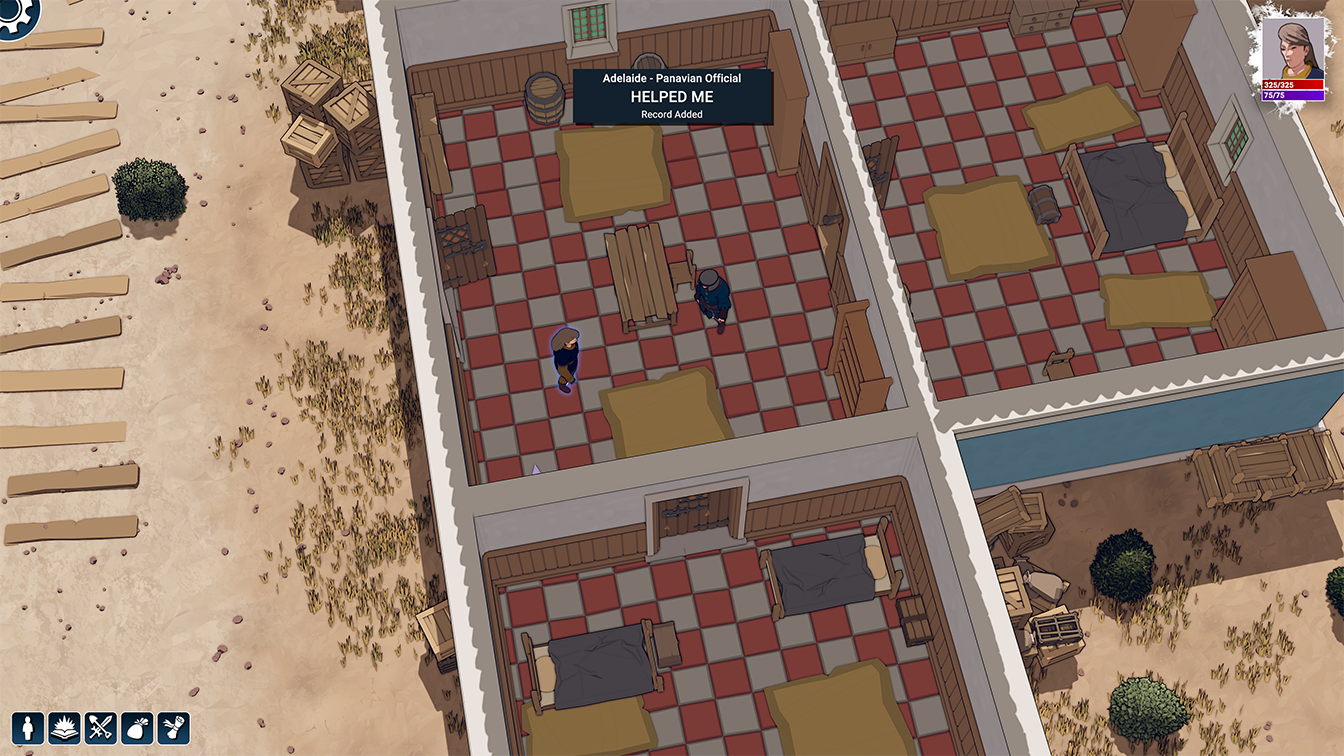Select the rightmost hotbar icon

173,727
